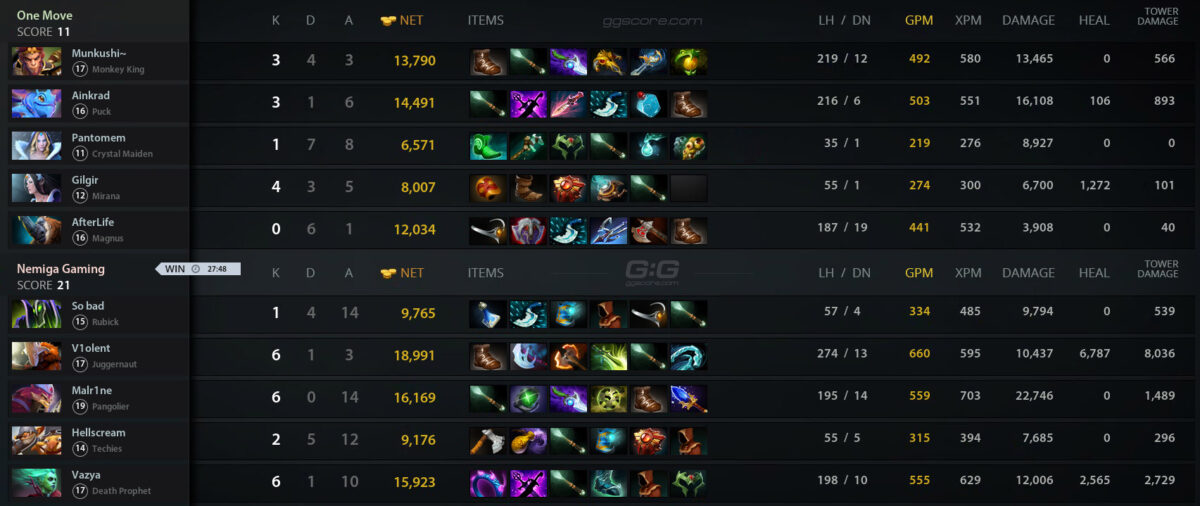The height and width of the screenshot is (506, 1200).
Task: Select Pangolier's blue Aghanim's Scepter item
Action: [688, 399]
